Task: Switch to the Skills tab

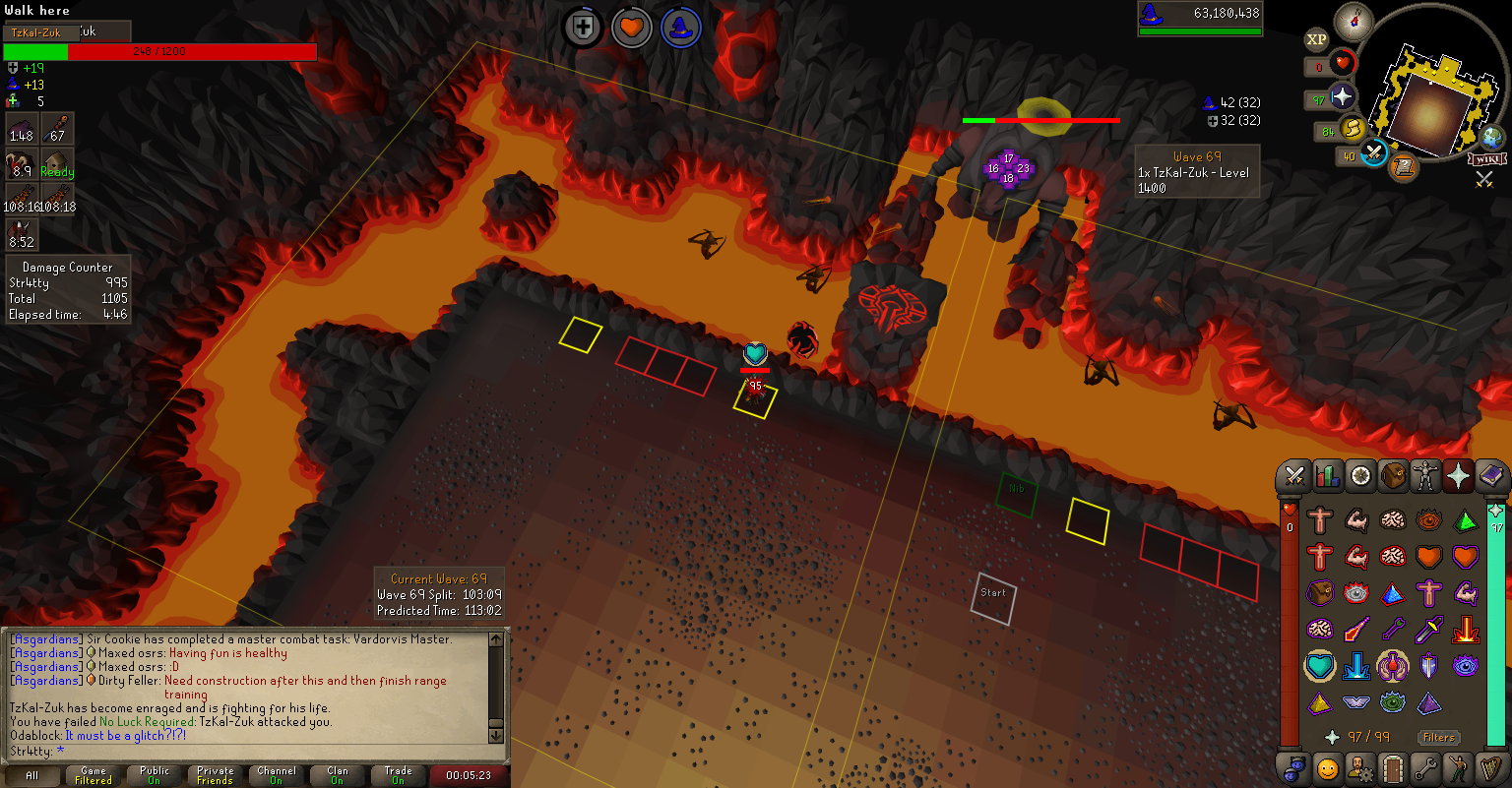Action: click(1327, 477)
